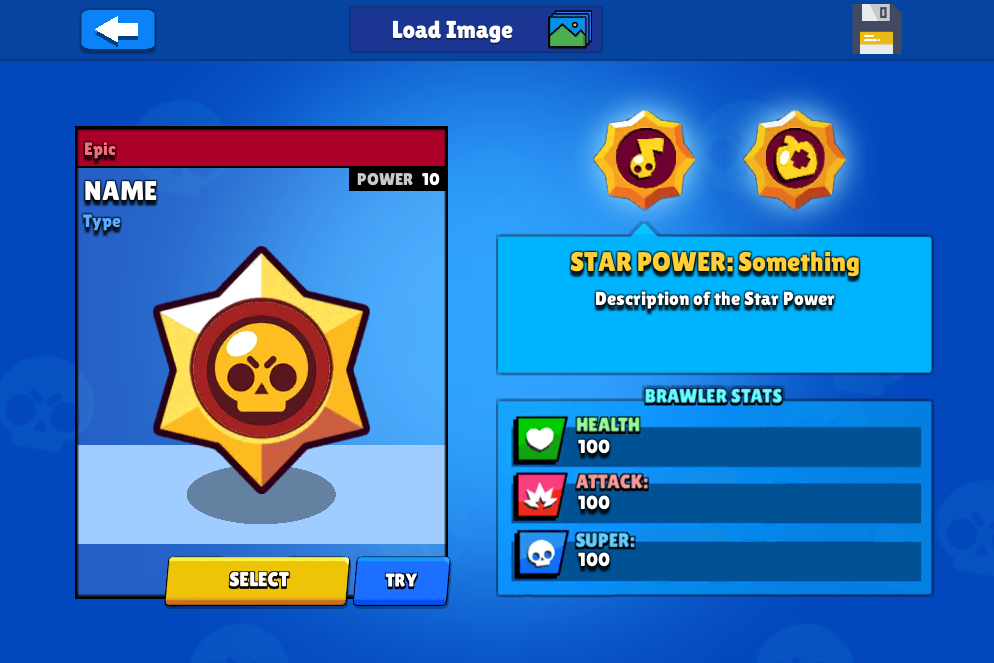Edit the STAR POWER: Something title

click(714, 263)
